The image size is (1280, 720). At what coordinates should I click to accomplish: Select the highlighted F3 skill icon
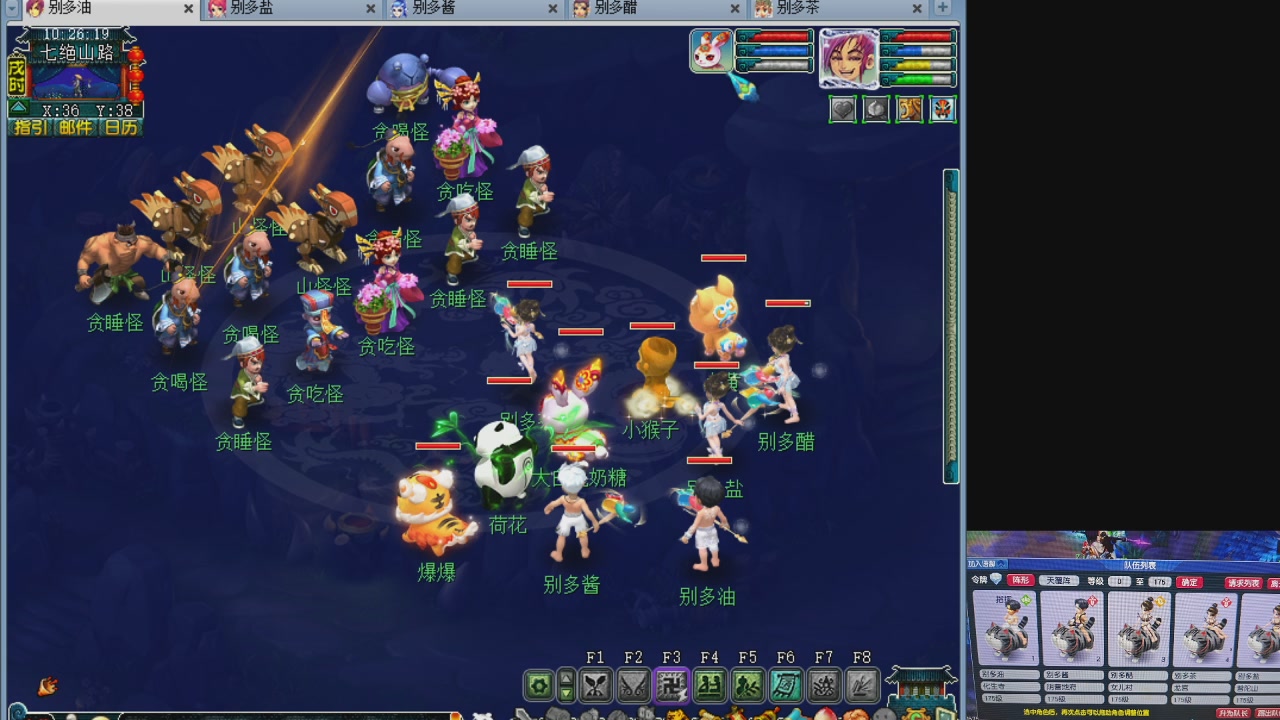click(671, 685)
